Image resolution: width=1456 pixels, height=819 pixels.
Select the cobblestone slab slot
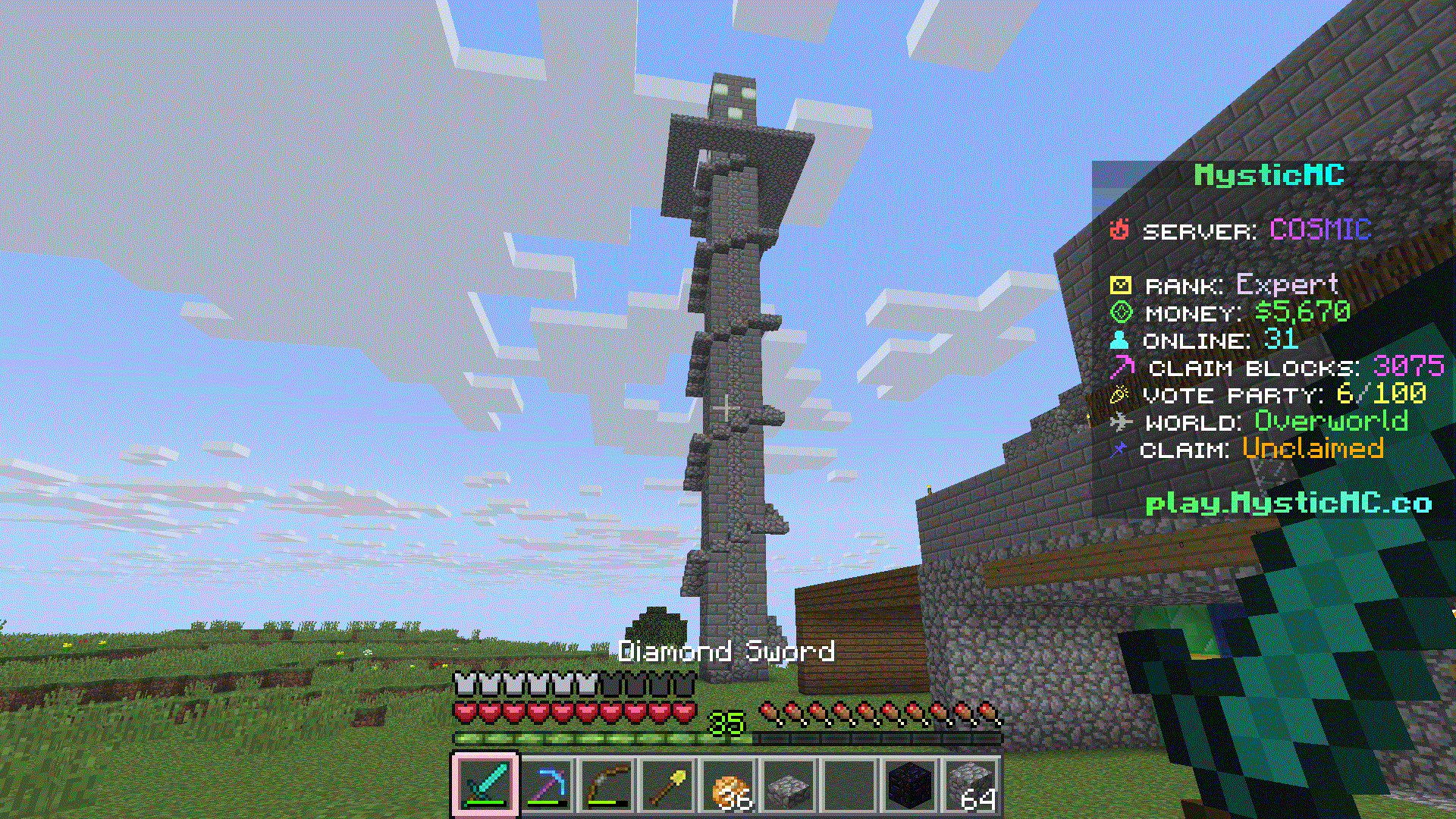789,785
